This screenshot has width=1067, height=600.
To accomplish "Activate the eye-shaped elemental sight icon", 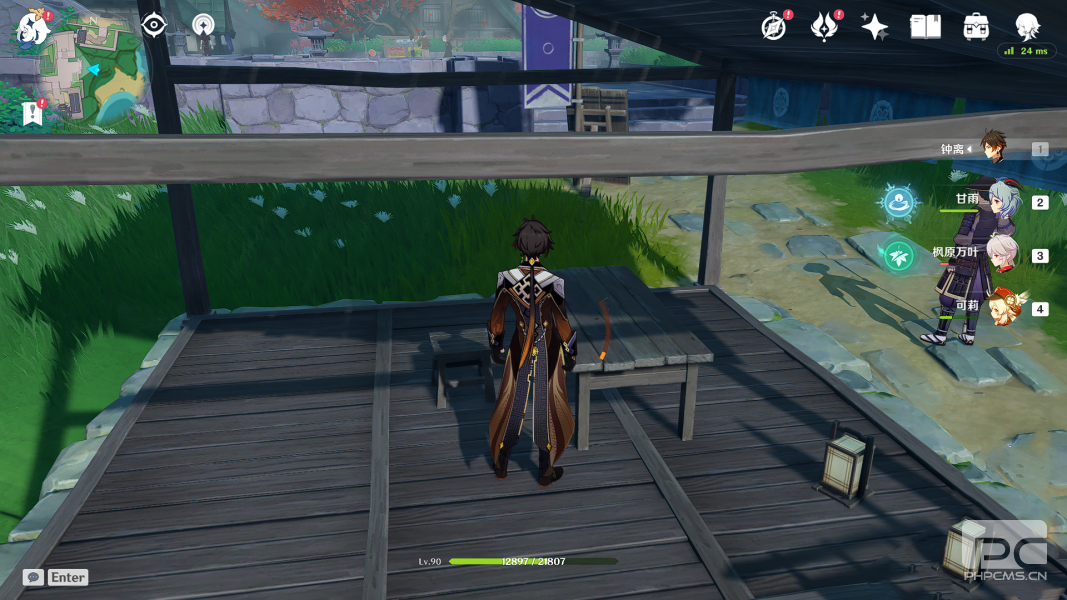I will (153, 25).
